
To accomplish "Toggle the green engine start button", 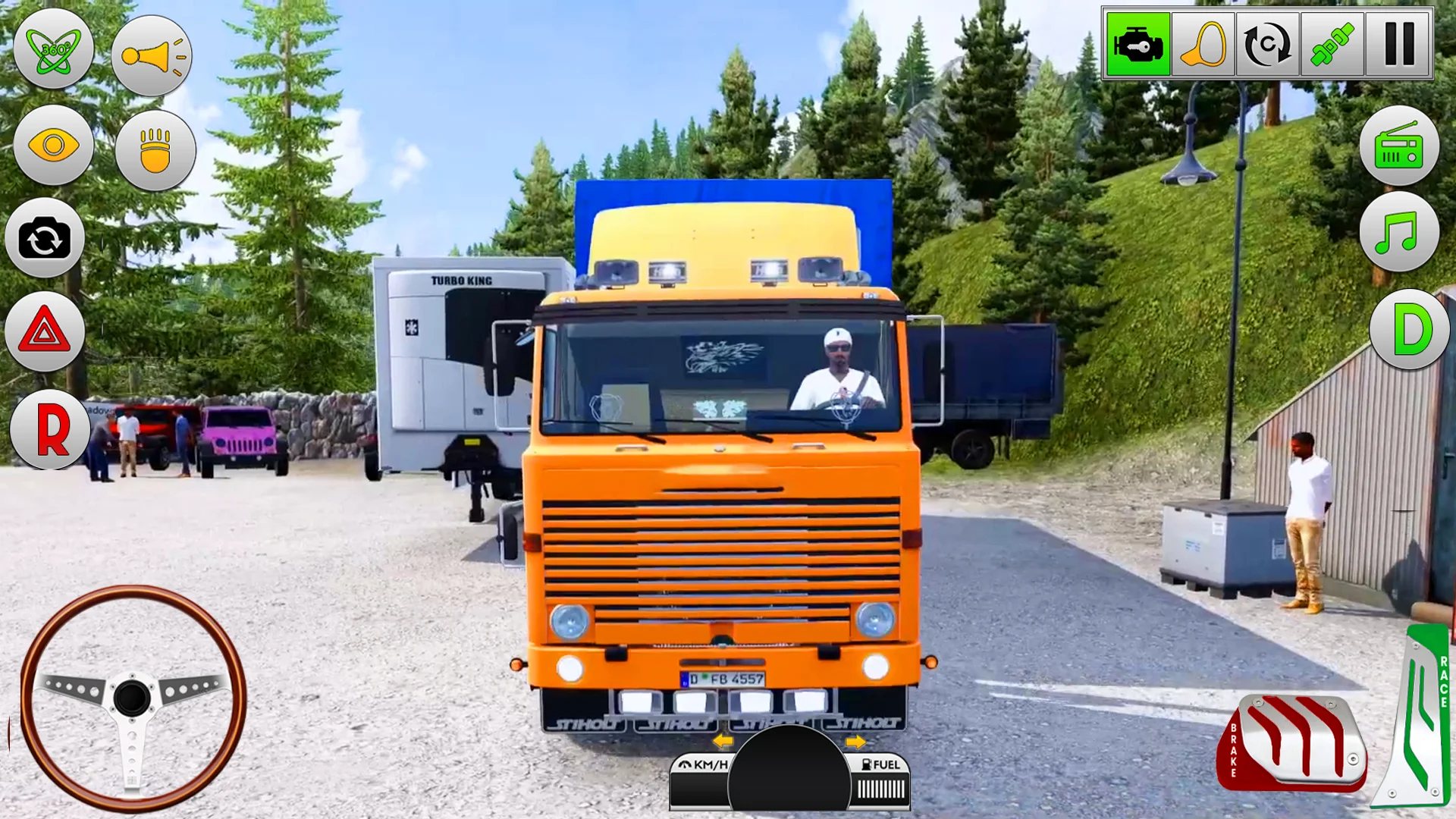I will [x=1137, y=44].
